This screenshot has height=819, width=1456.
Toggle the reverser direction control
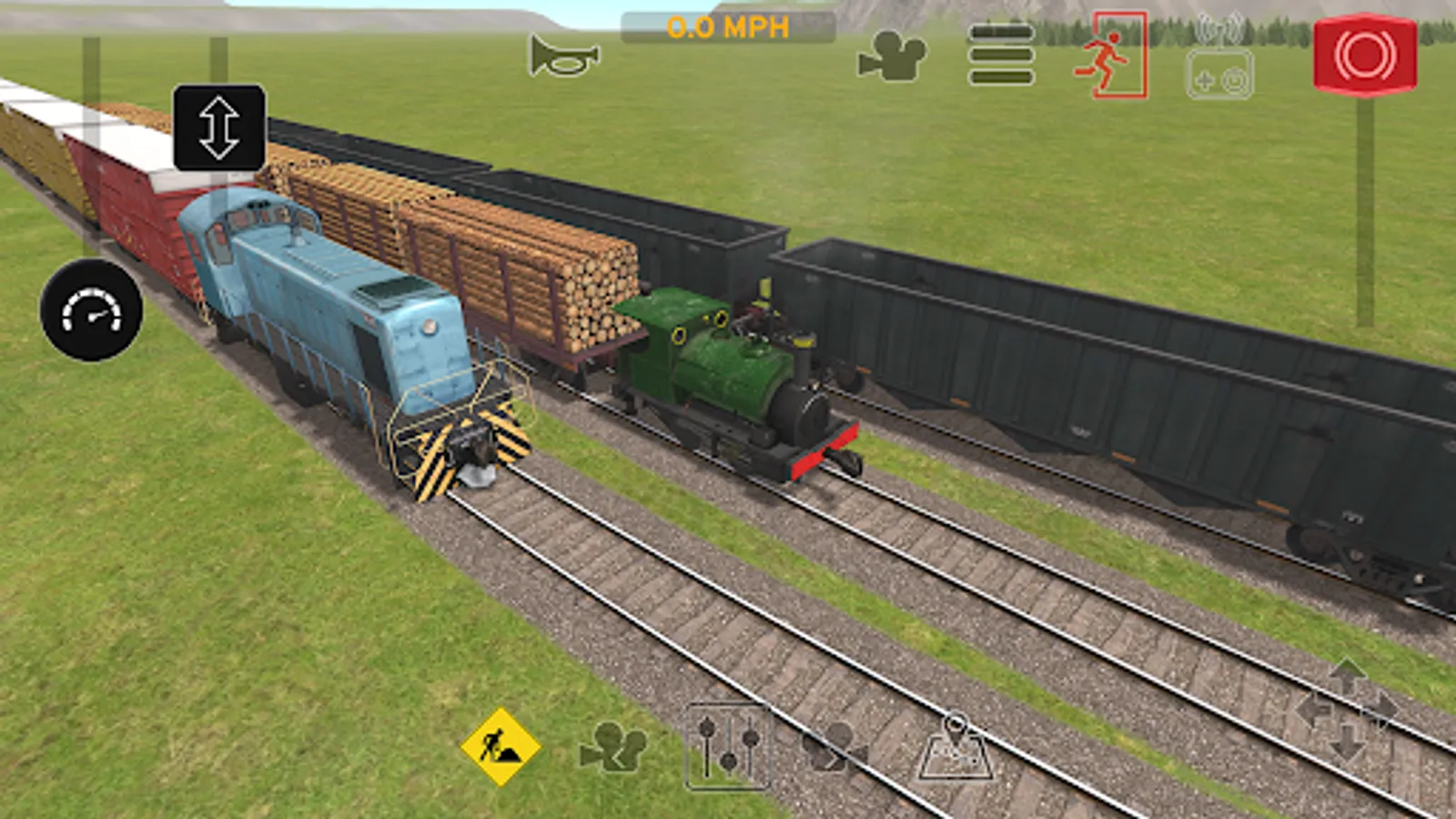click(x=218, y=127)
